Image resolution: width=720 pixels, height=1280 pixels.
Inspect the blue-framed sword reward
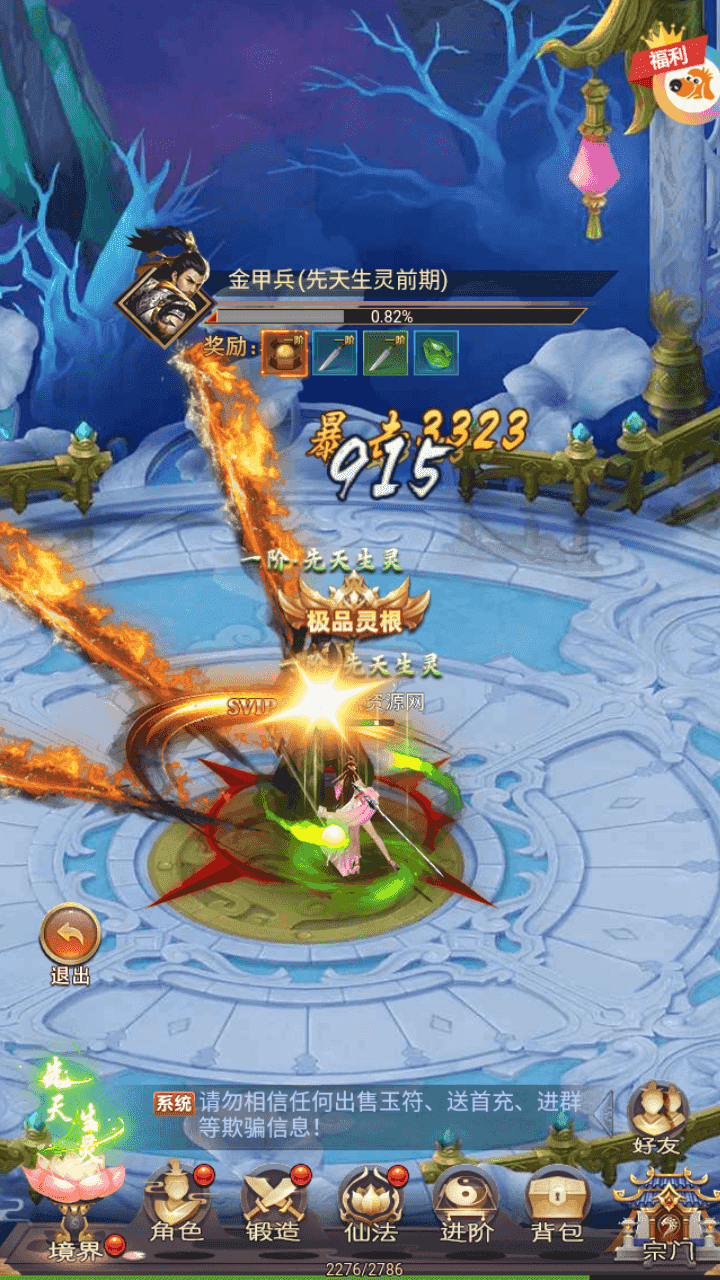[335, 352]
